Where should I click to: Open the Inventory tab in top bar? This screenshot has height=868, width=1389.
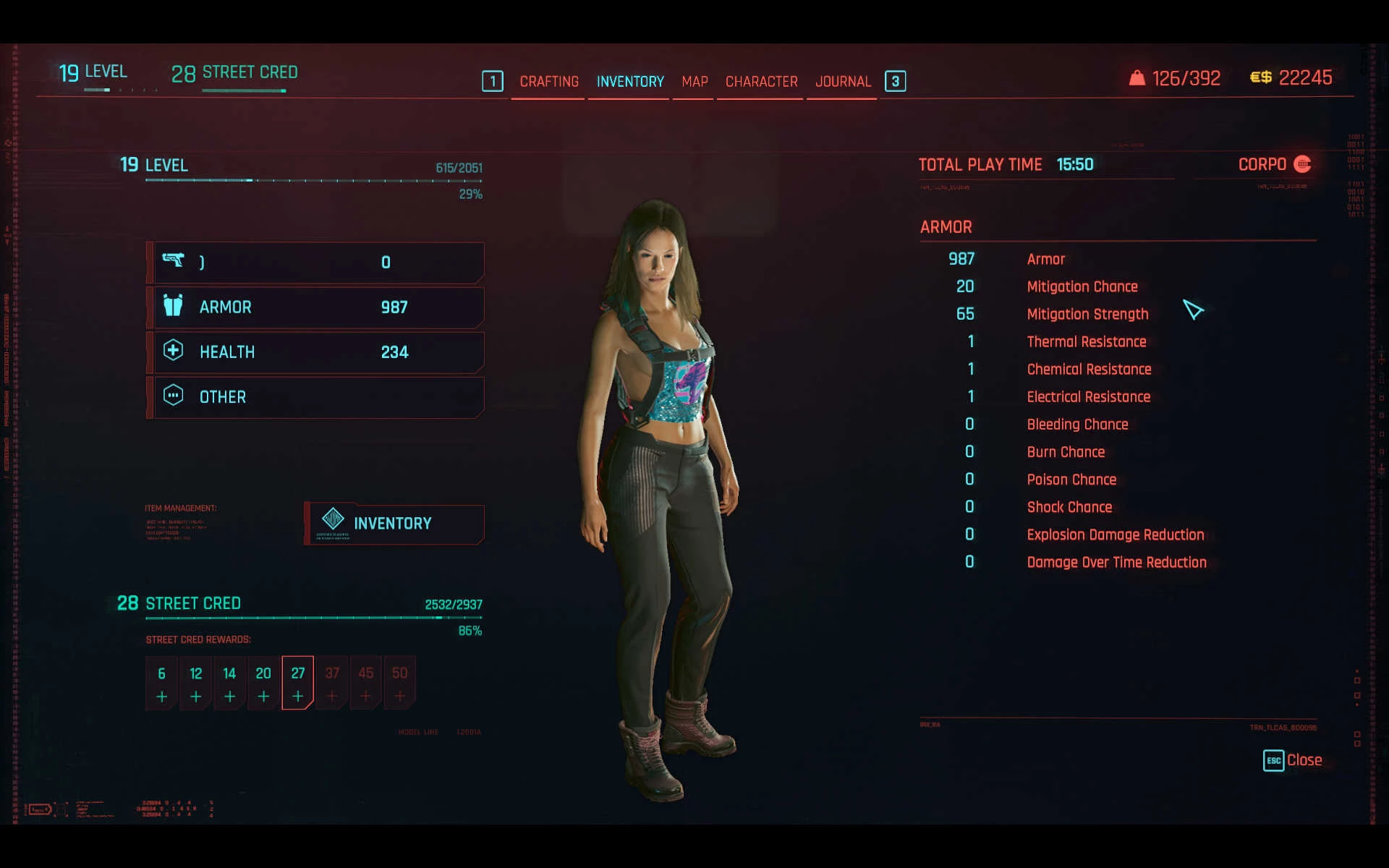(629, 82)
